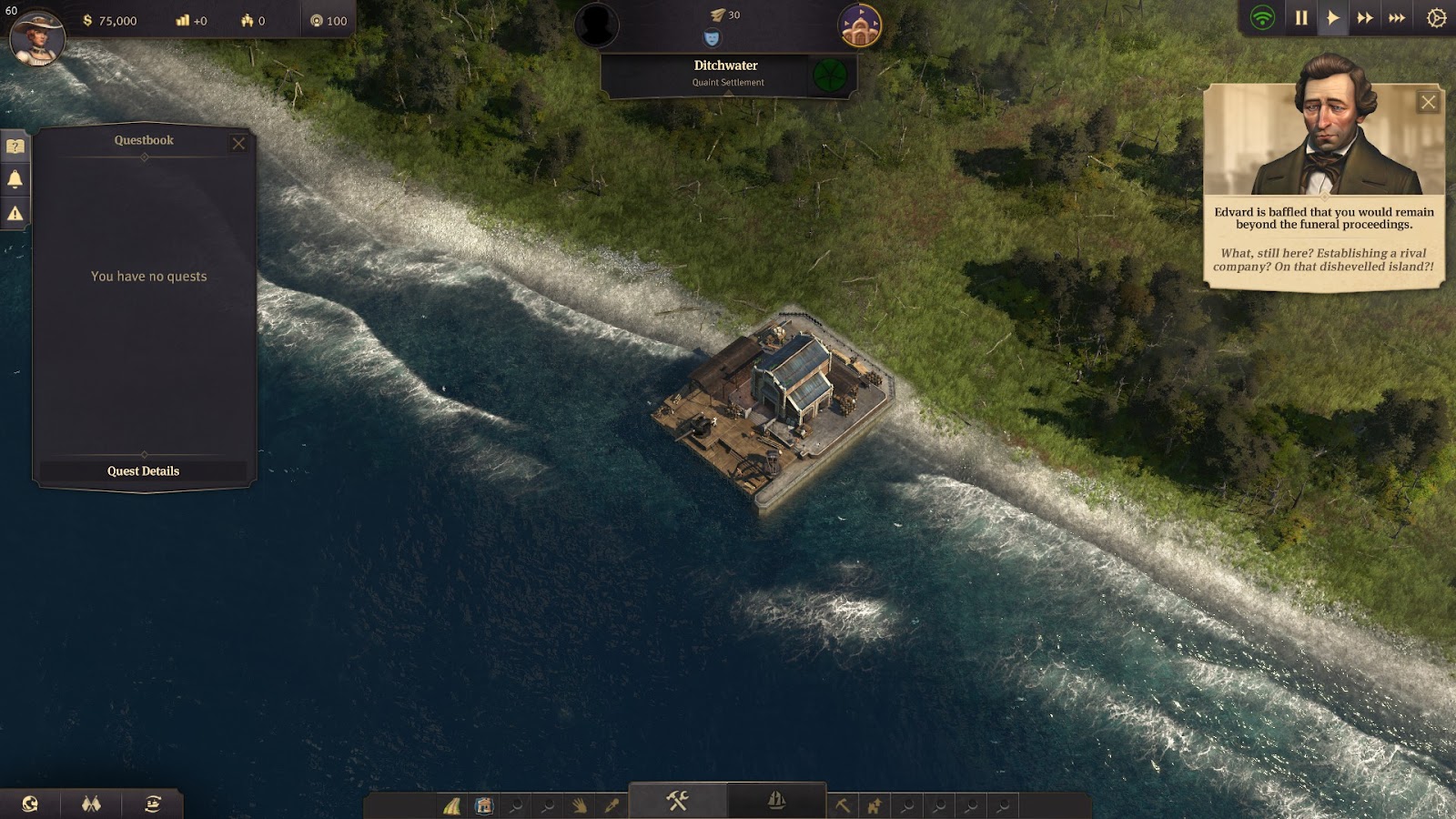The height and width of the screenshot is (819, 1456).
Task: Choose the road building tool
Action: tap(452, 805)
